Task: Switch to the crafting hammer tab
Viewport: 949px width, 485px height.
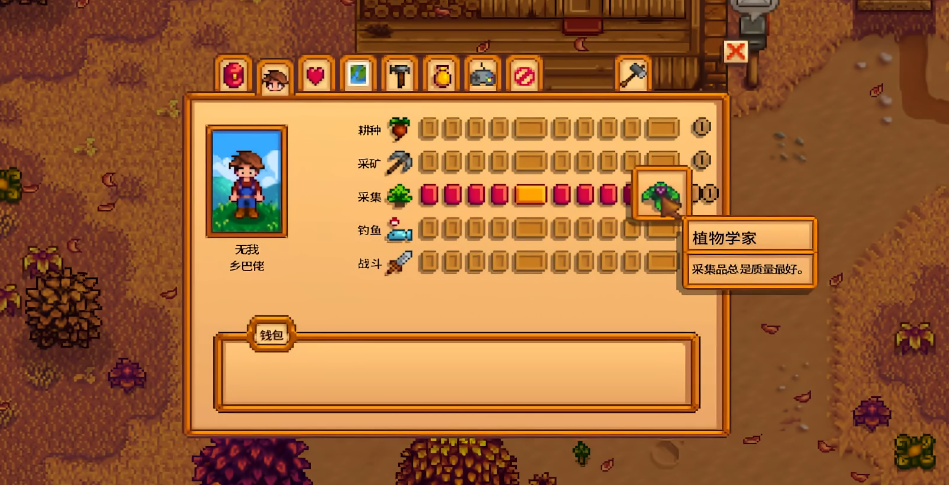Action: [x=399, y=75]
